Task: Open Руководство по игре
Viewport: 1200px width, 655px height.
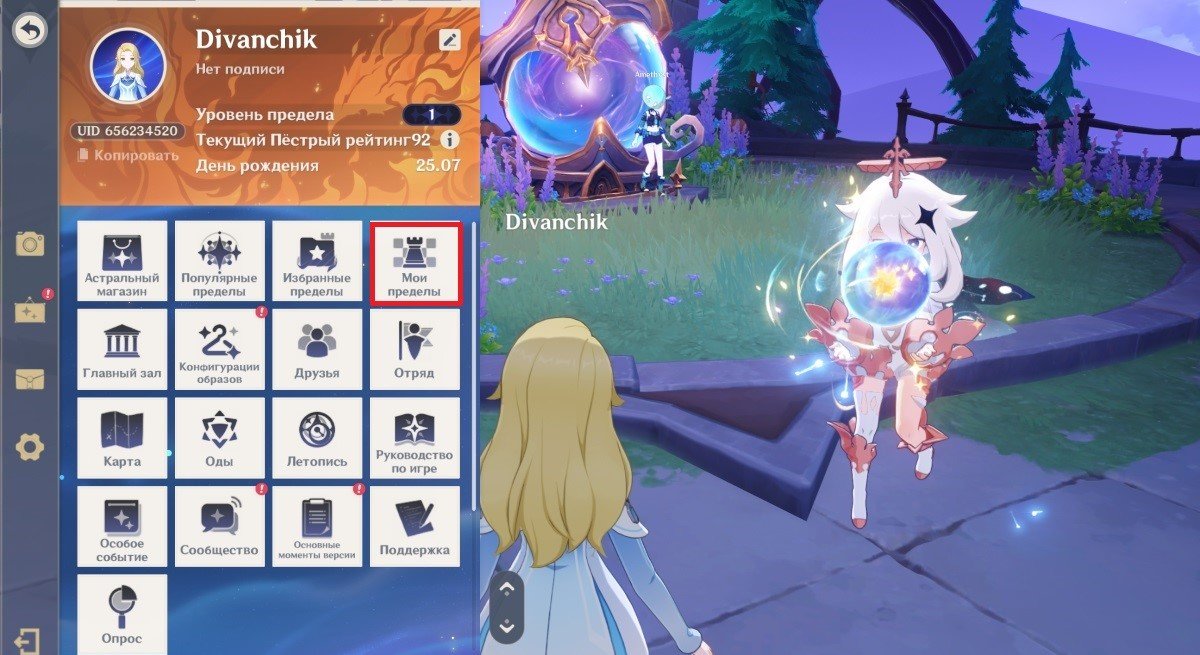Action: click(415, 438)
